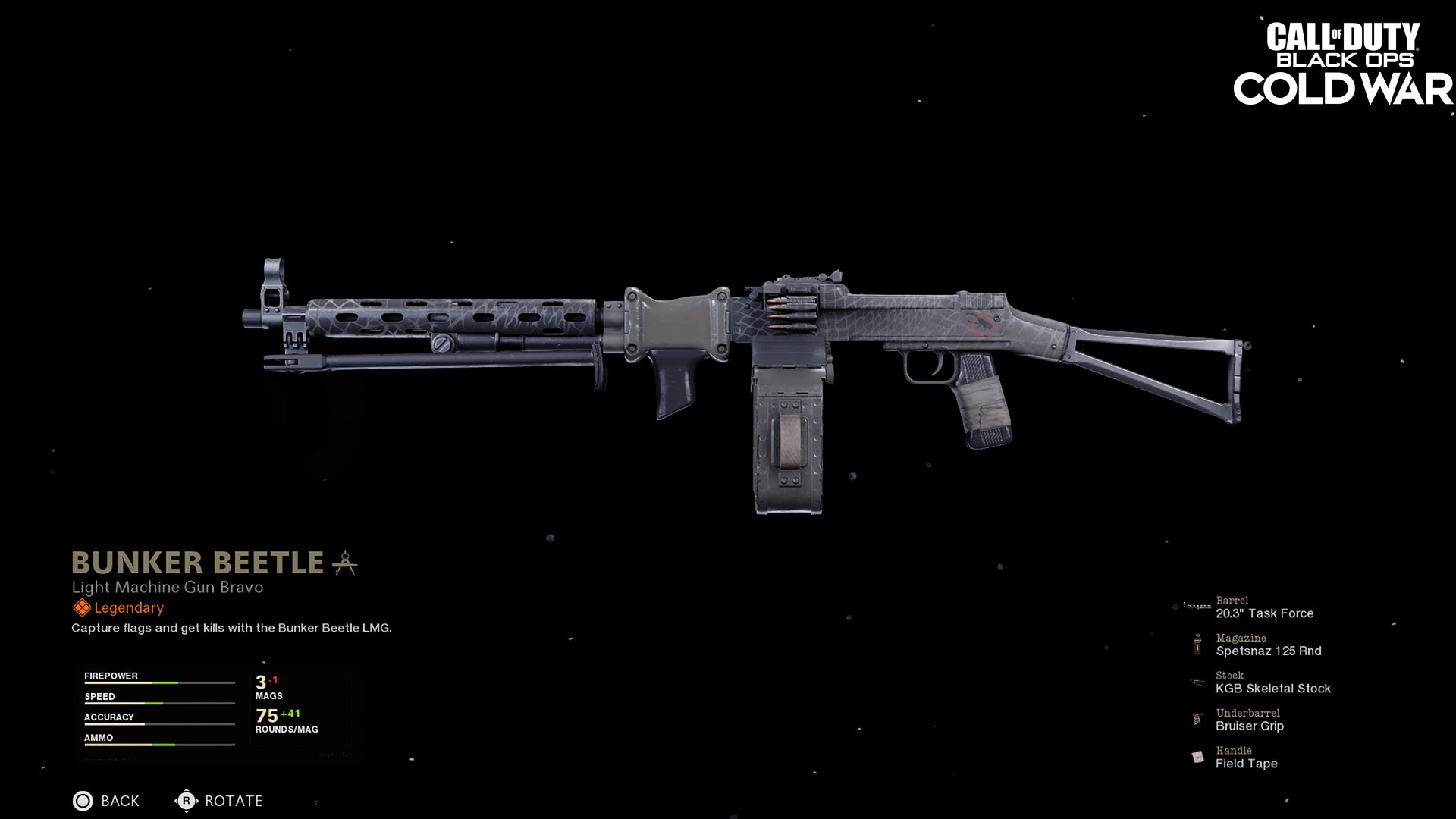Click the R Rotate button icon
This screenshot has height=819, width=1456.
pos(187,801)
